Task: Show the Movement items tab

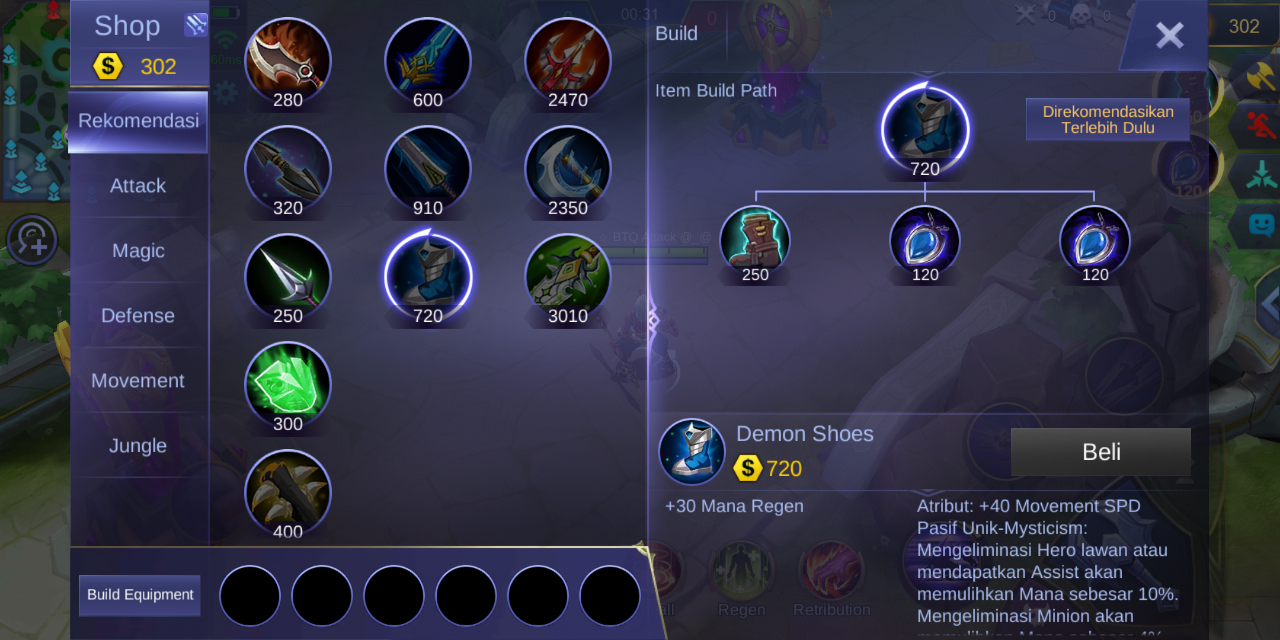Action: 138,381
